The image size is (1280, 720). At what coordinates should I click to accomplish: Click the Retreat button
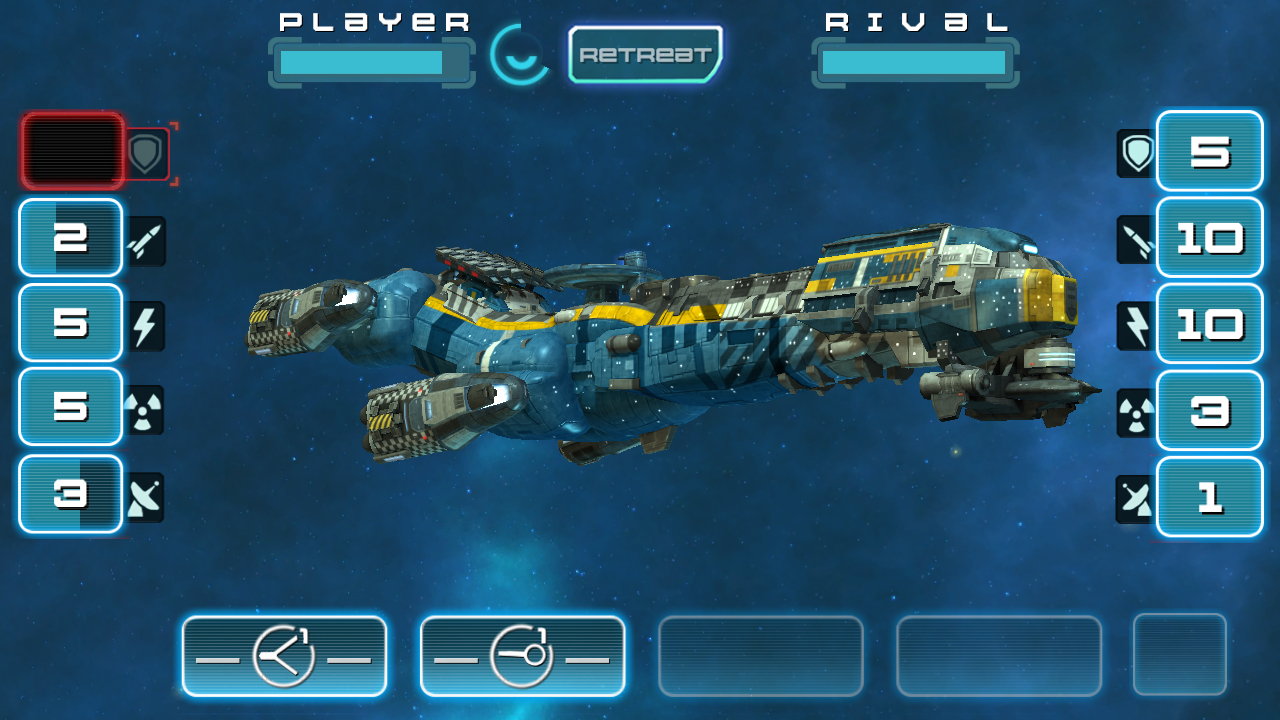(645, 55)
